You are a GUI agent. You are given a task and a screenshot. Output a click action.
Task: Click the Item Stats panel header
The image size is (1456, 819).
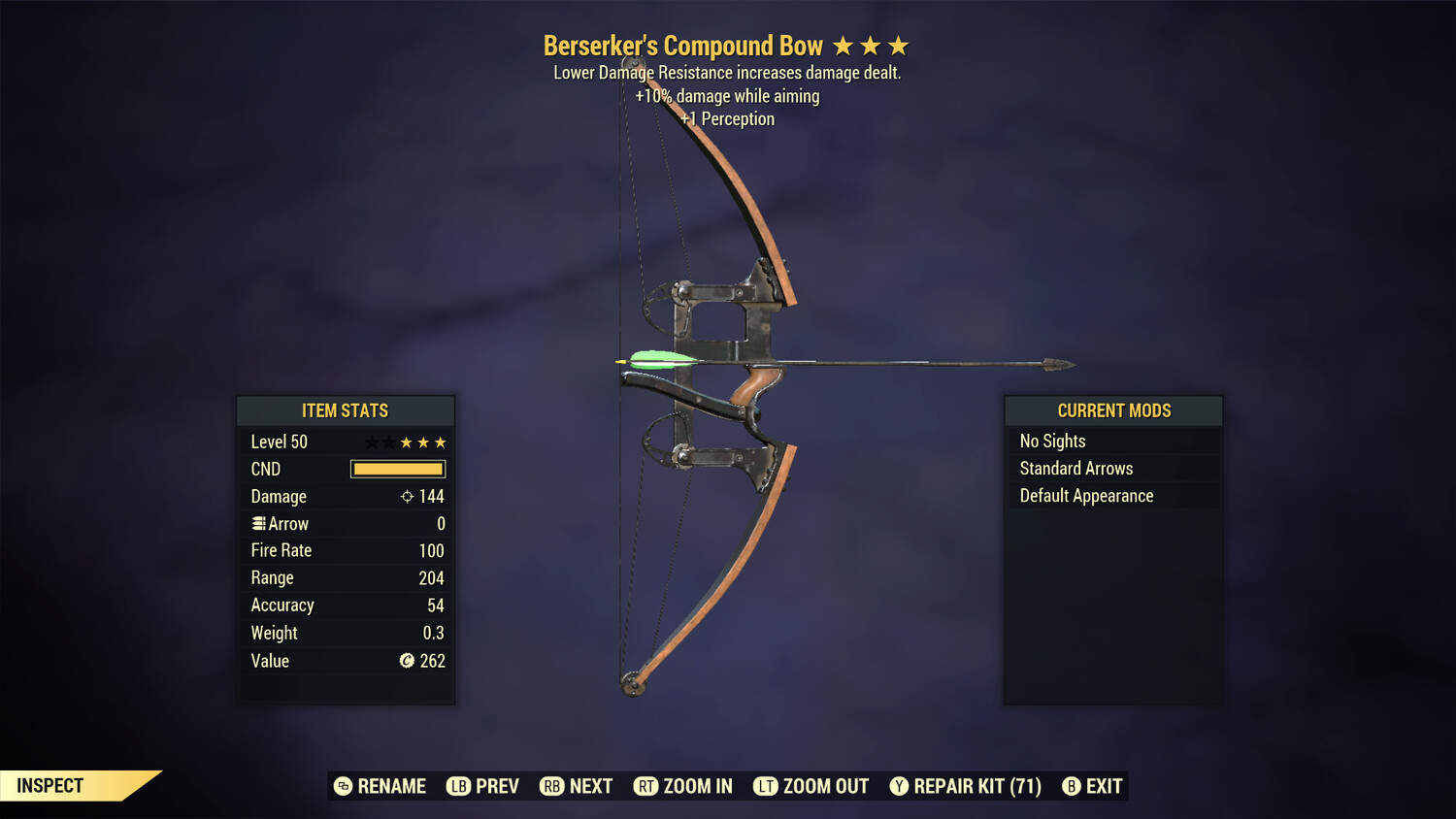coord(346,410)
